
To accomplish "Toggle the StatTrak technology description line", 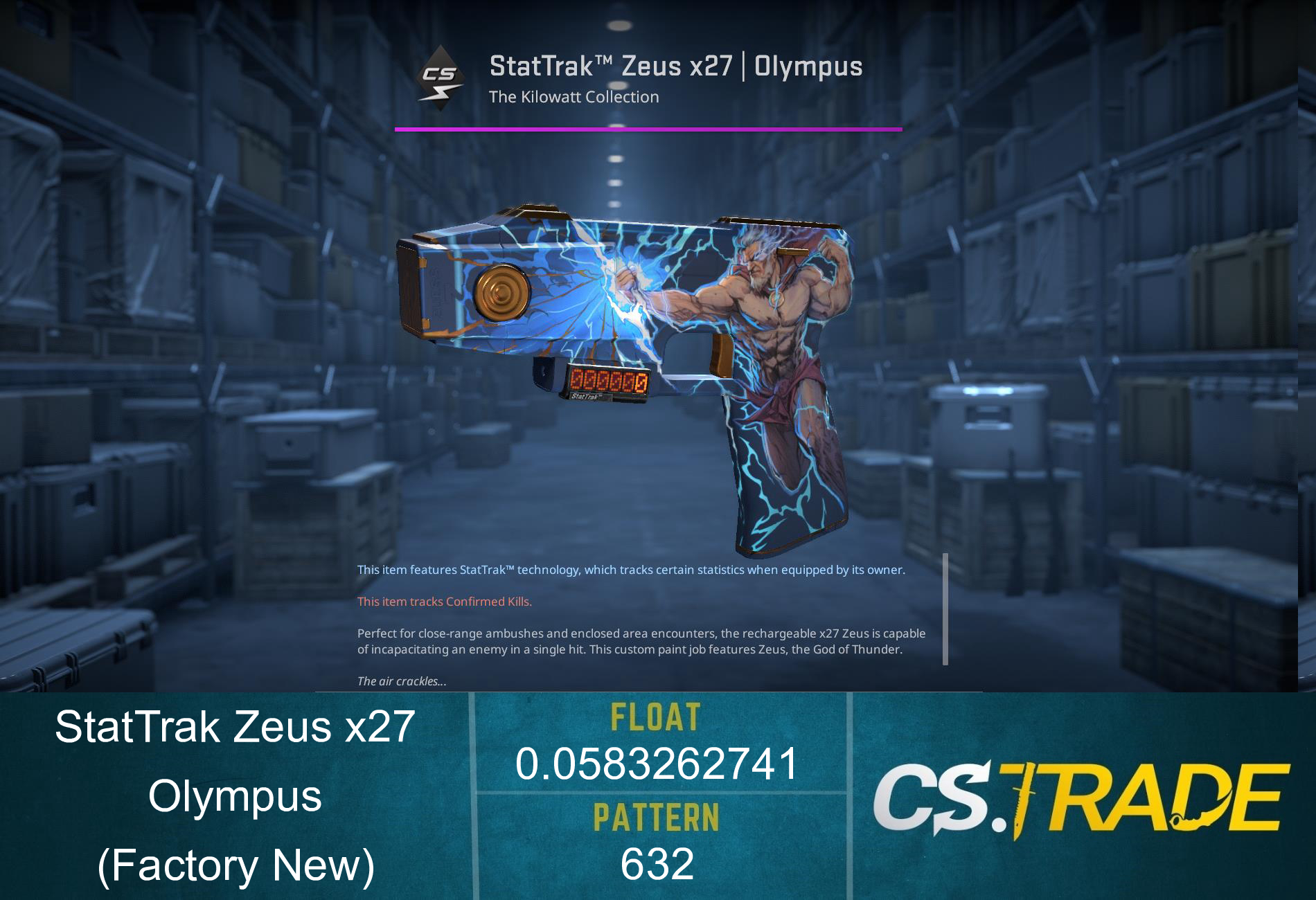I will 630,570.
